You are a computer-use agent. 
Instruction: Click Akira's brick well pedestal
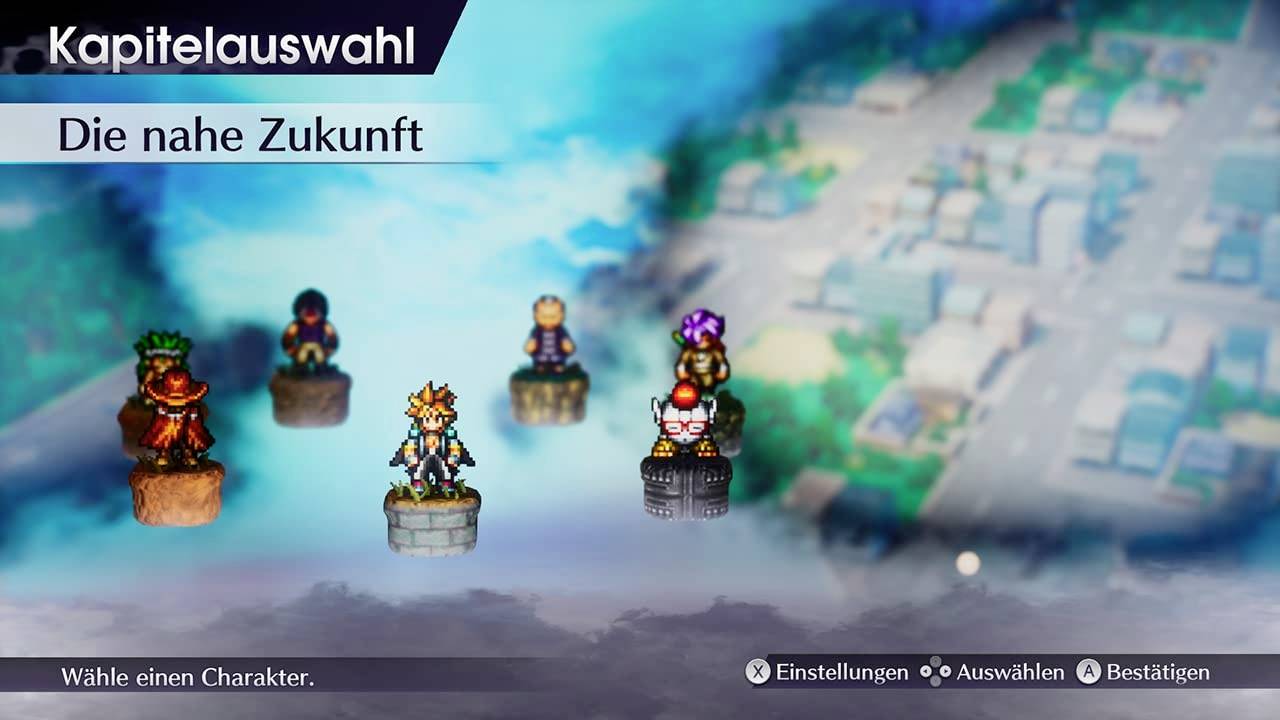(430, 520)
